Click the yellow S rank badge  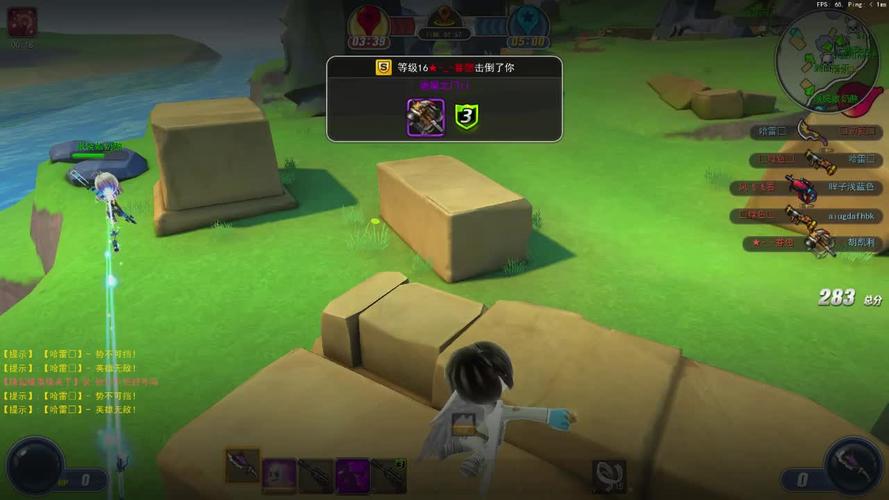[x=383, y=67]
